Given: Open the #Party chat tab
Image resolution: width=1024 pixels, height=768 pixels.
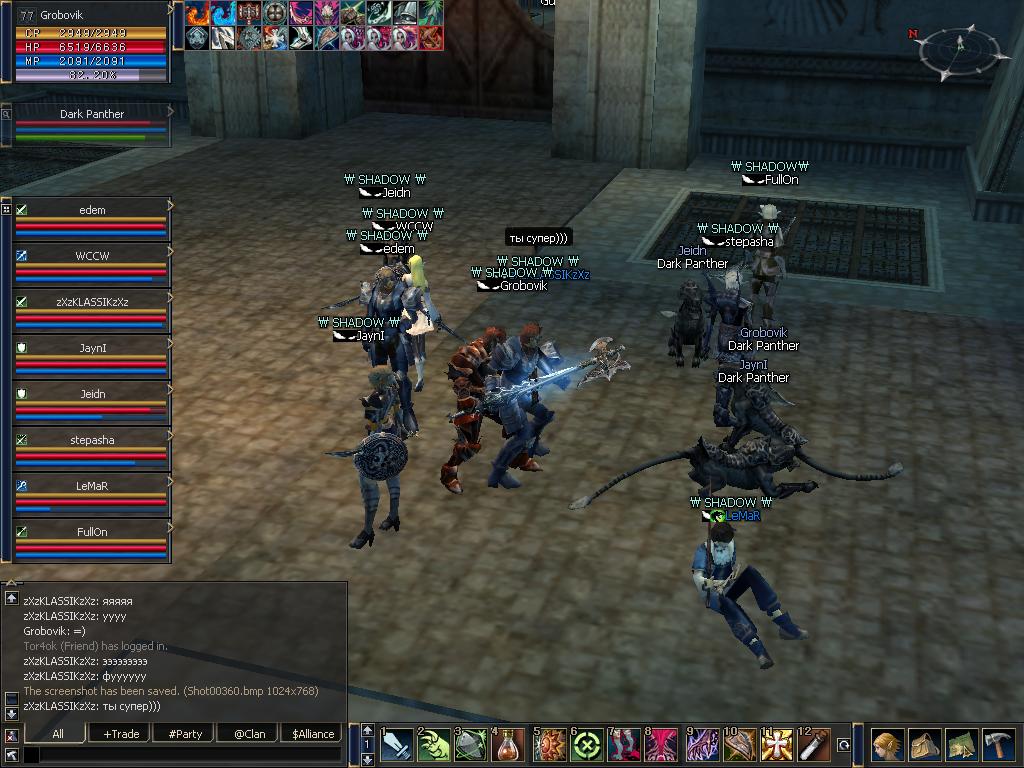Looking at the screenshot, I should [x=185, y=733].
